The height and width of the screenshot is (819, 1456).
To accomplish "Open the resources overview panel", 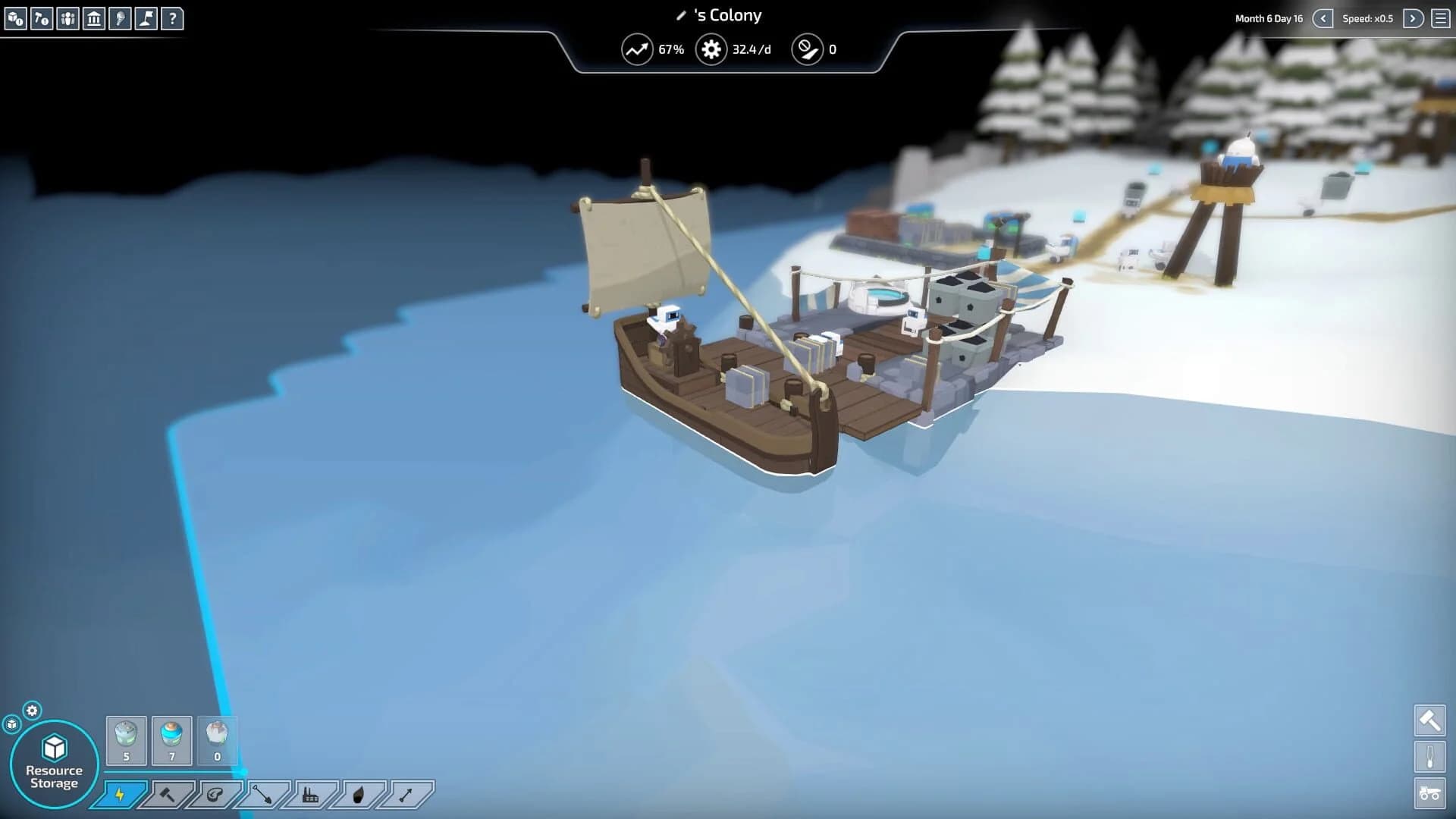I will [15, 19].
